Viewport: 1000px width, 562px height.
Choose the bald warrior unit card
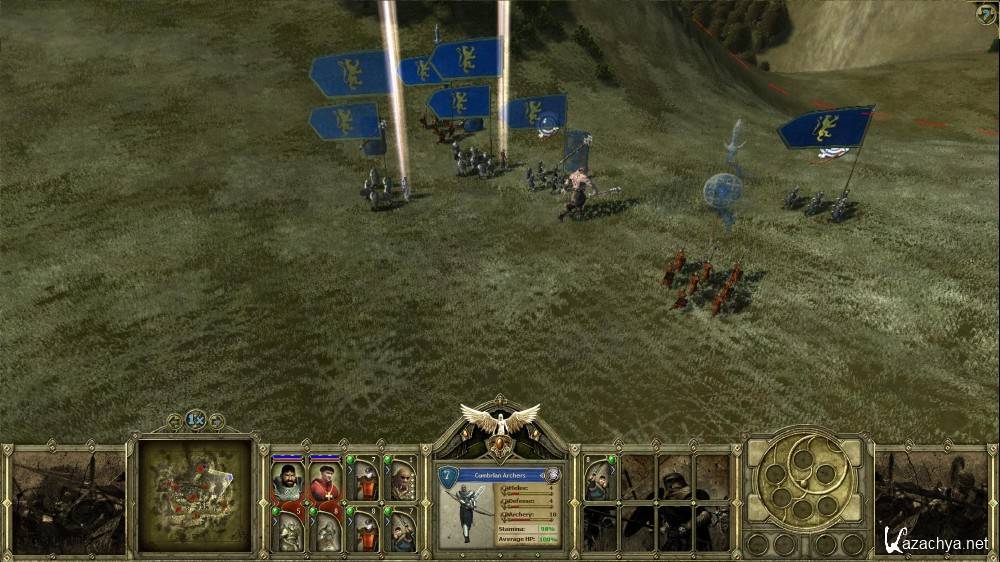point(402,480)
